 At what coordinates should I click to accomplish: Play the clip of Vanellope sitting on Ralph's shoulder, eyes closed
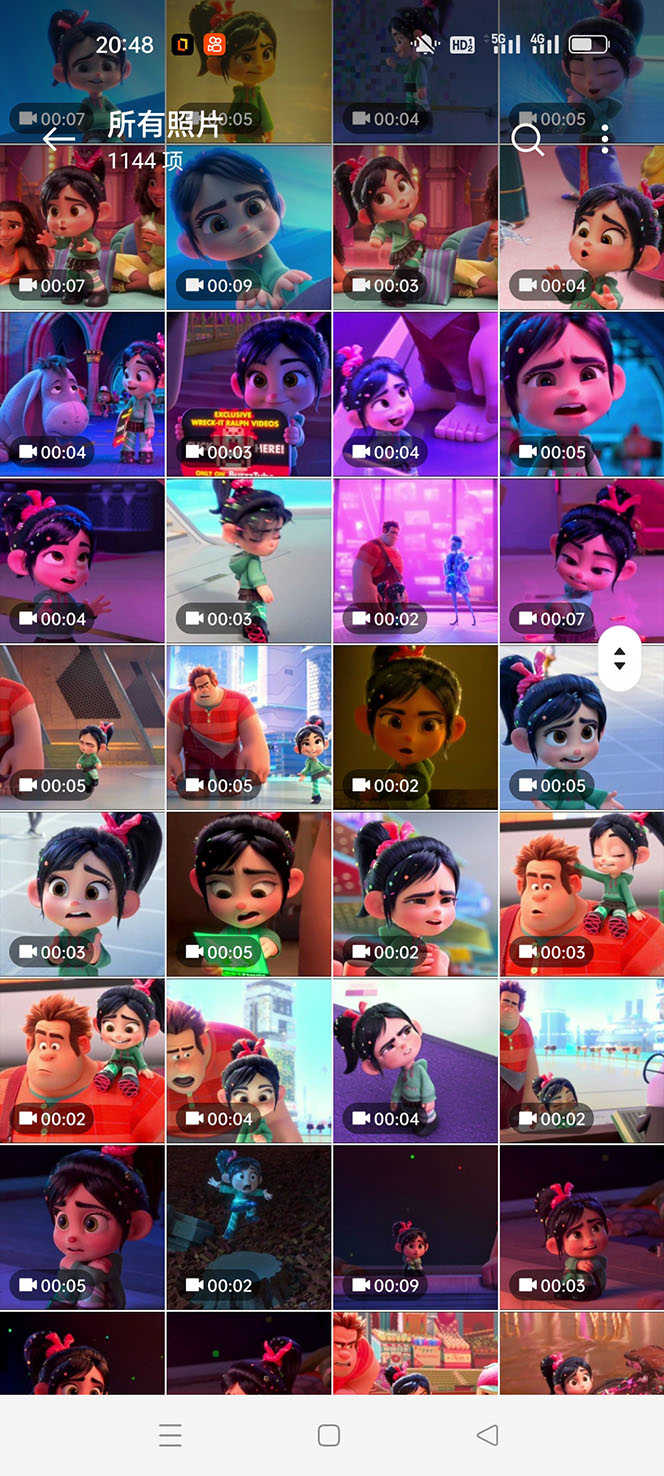[581, 893]
